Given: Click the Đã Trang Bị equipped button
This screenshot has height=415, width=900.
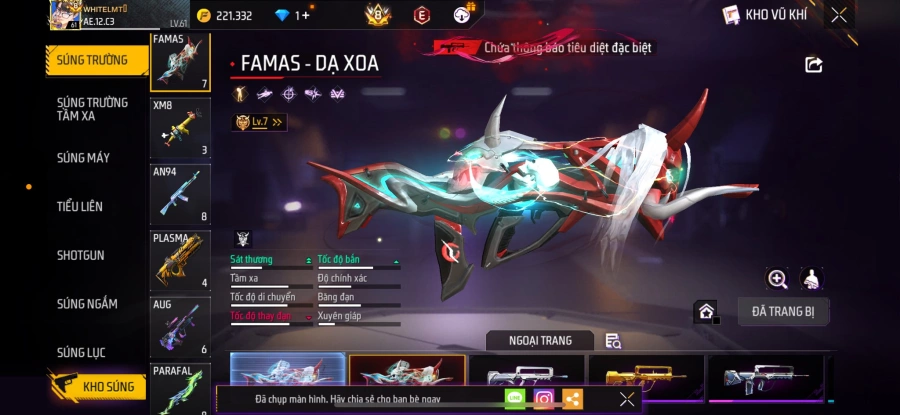Looking at the screenshot, I should coord(783,312).
